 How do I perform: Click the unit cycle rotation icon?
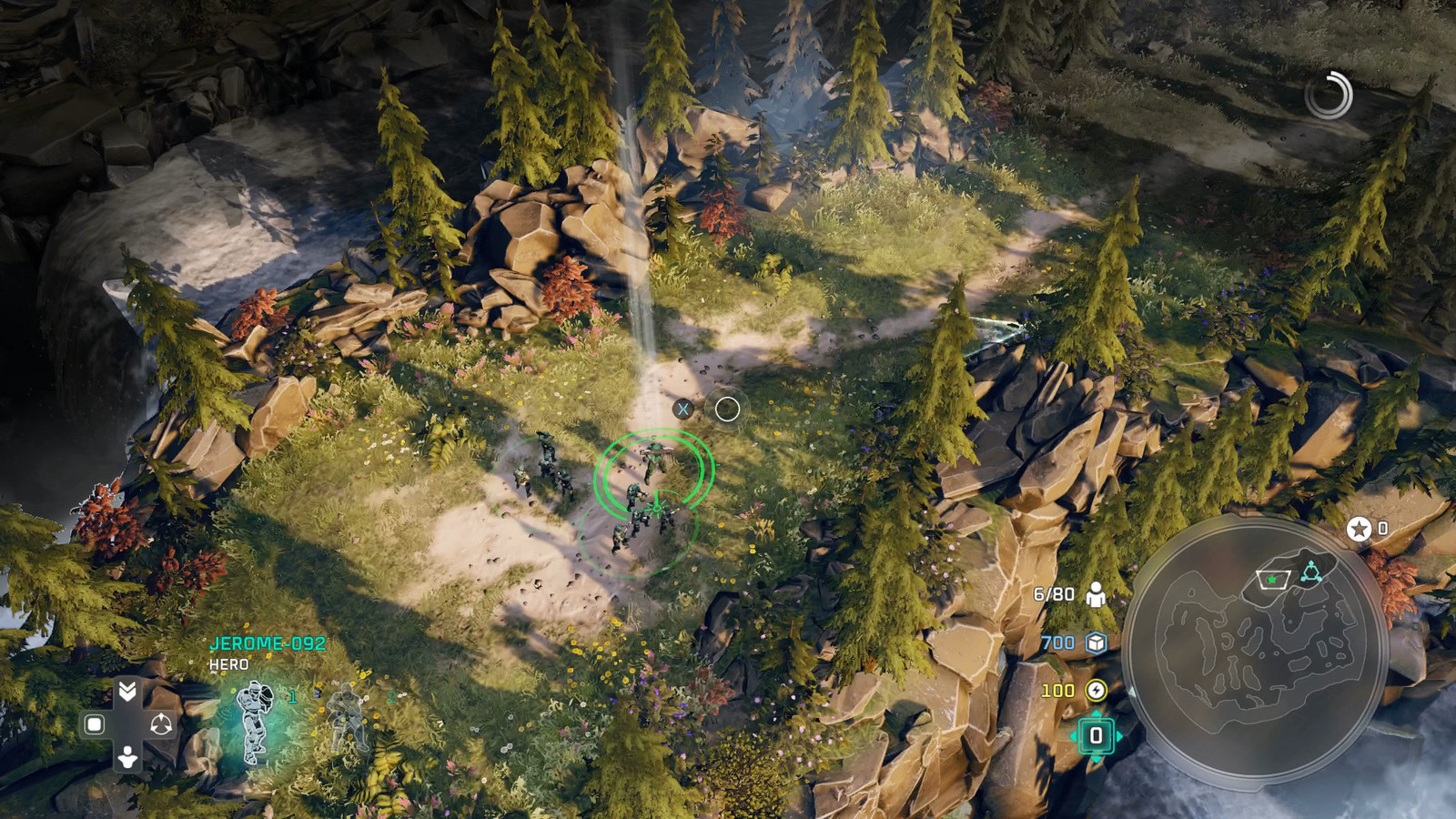(161, 723)
